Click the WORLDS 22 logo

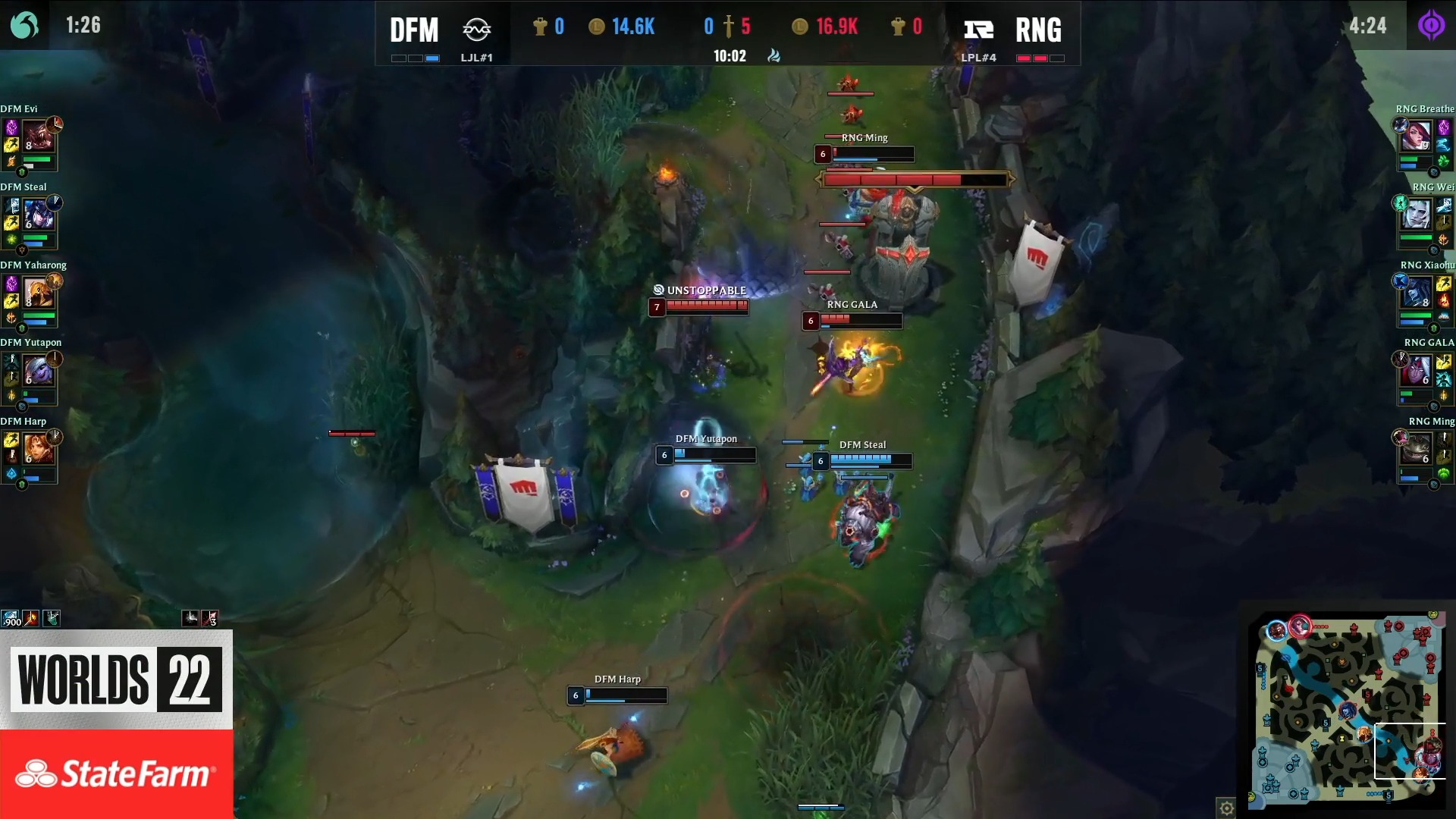115,679
